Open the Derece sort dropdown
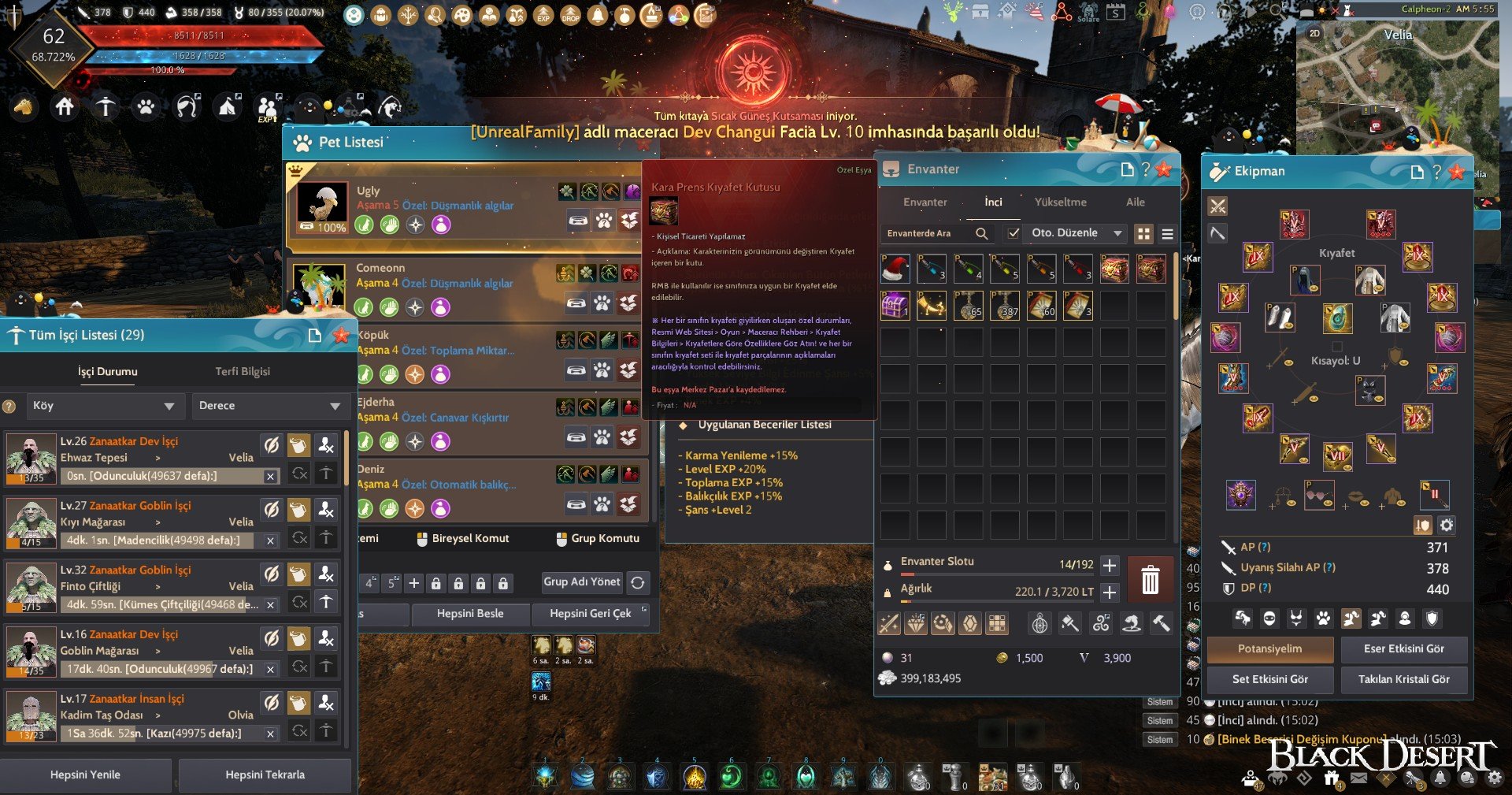 tap(269, 406)
